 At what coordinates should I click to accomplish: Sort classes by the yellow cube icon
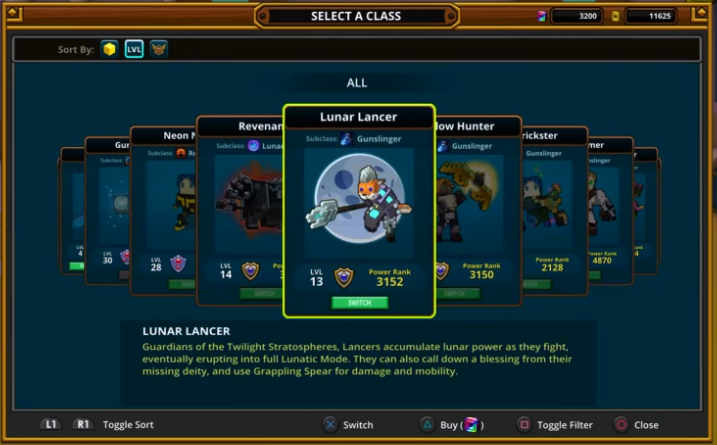(109, 48)
